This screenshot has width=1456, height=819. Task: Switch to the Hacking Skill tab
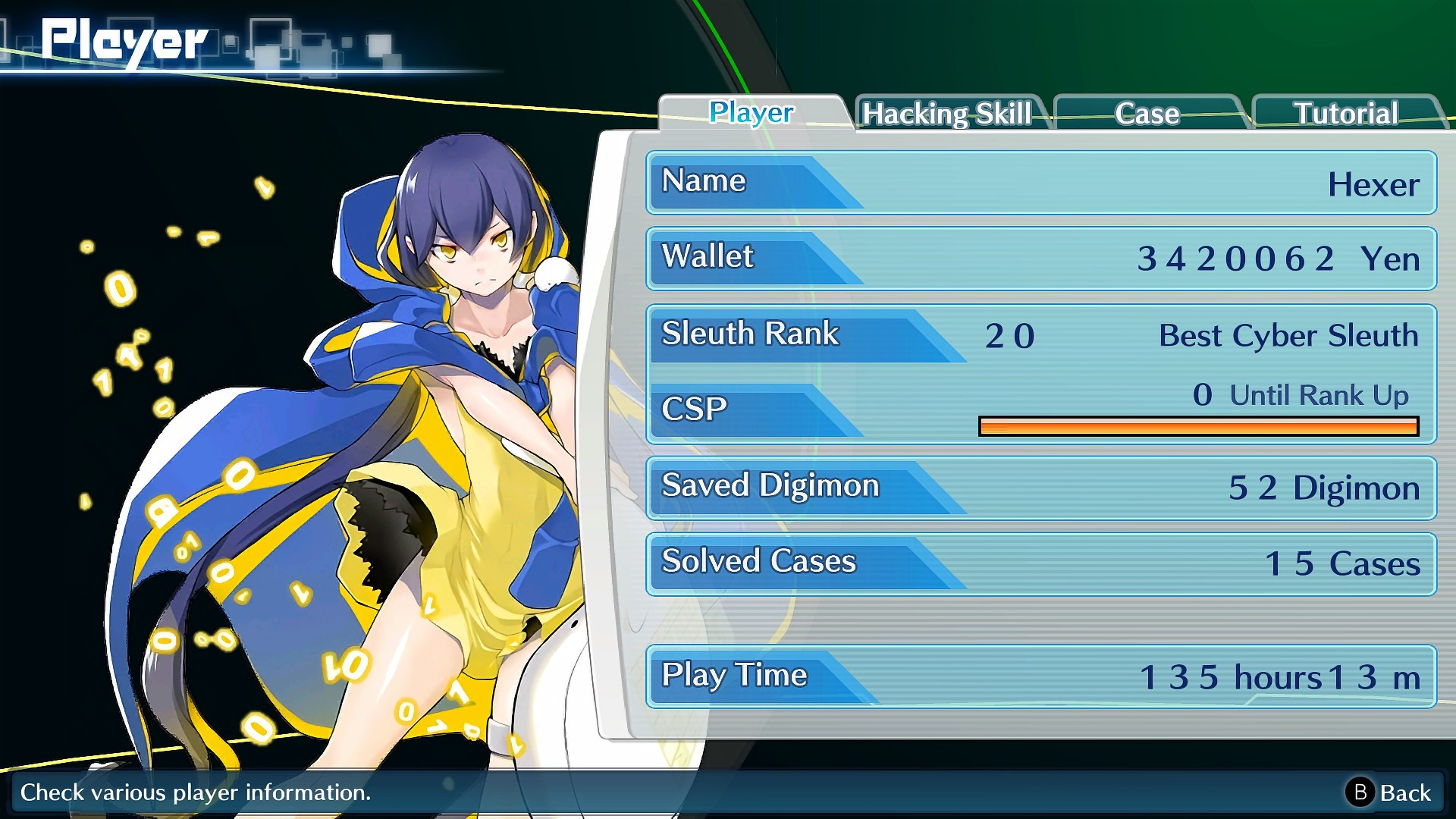click(948, 114)
